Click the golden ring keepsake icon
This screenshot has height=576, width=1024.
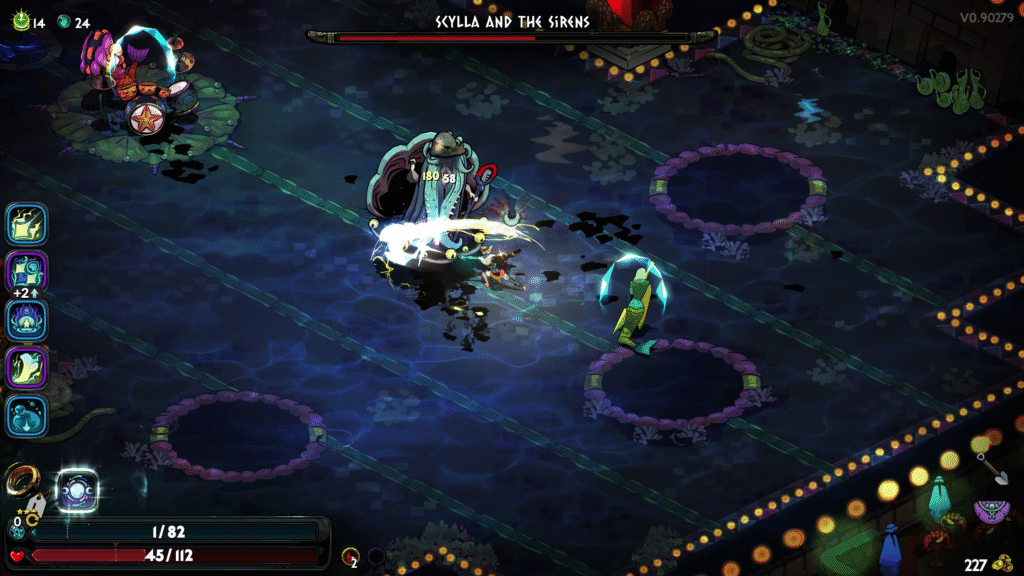pos(22,482)
